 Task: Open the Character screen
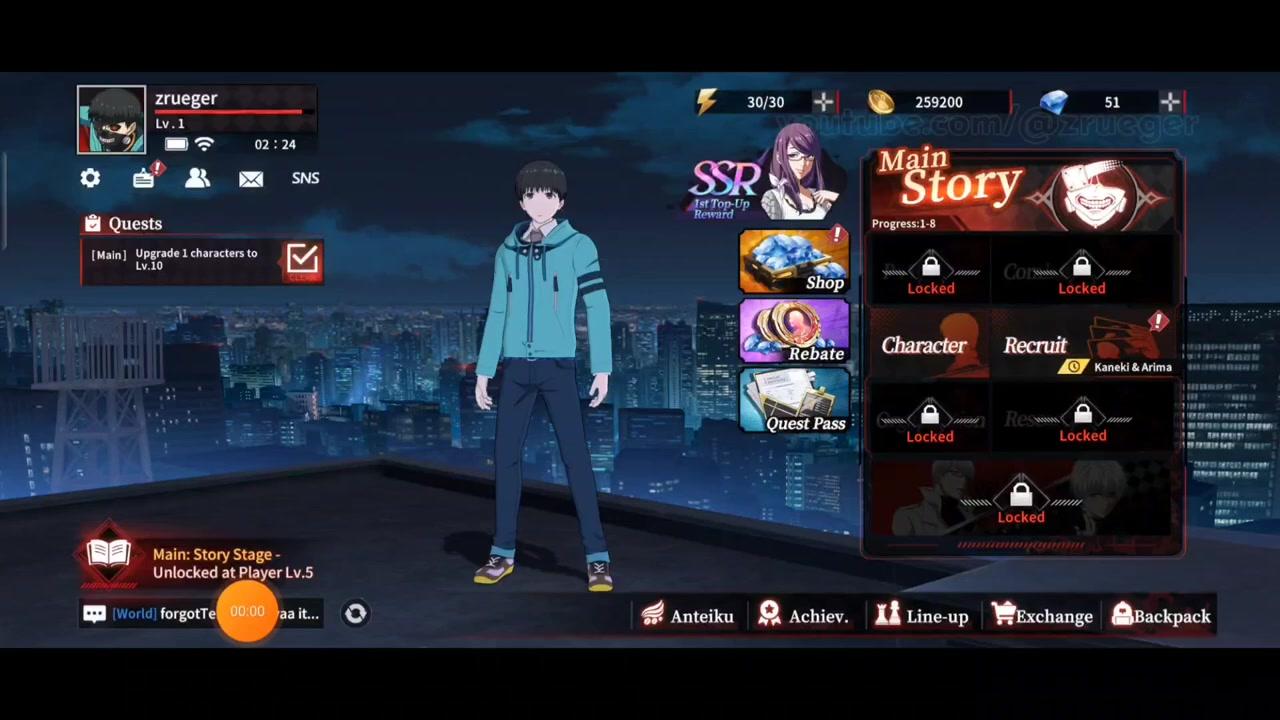(x=924, y=345)
